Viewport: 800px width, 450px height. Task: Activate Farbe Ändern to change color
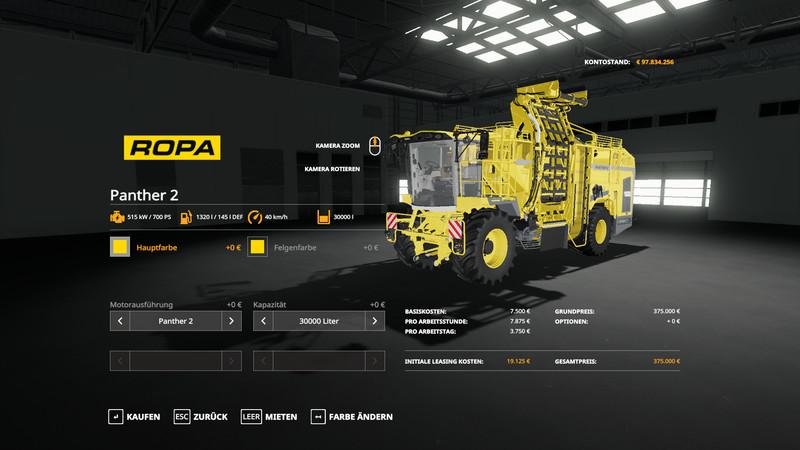pos(352,416)
